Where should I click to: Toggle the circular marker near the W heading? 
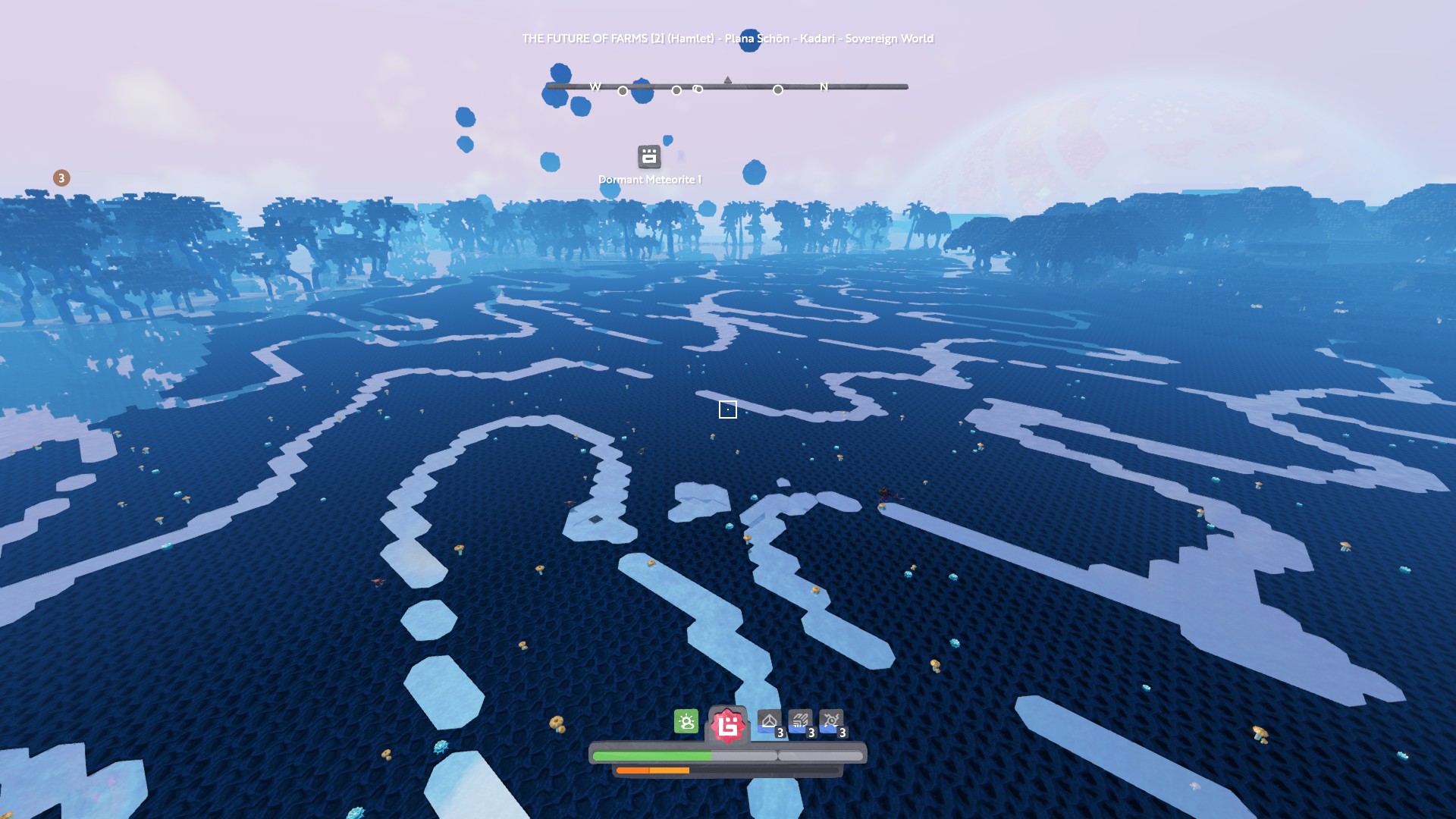point(622,90)
